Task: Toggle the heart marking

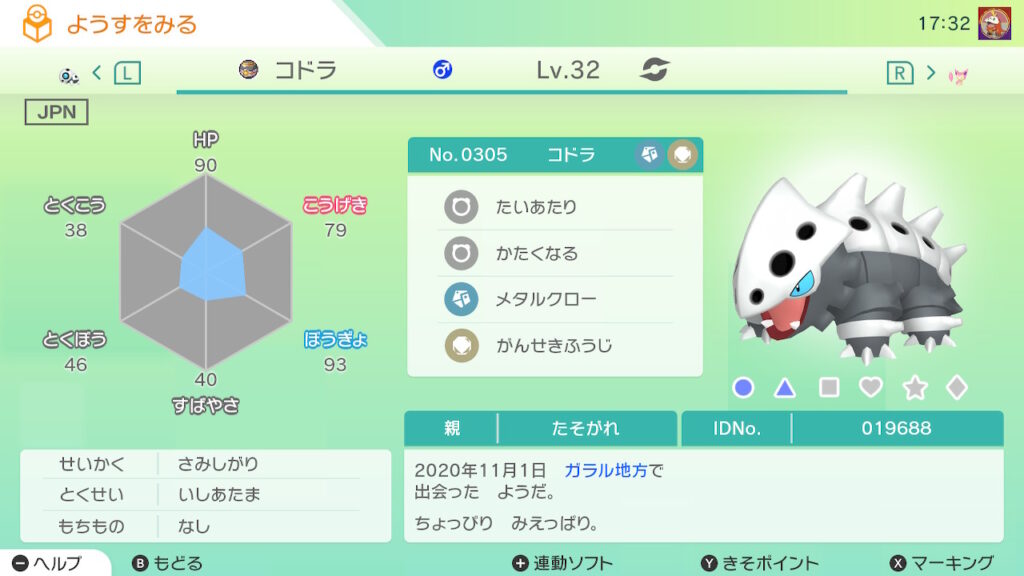Action: point(871,388)
